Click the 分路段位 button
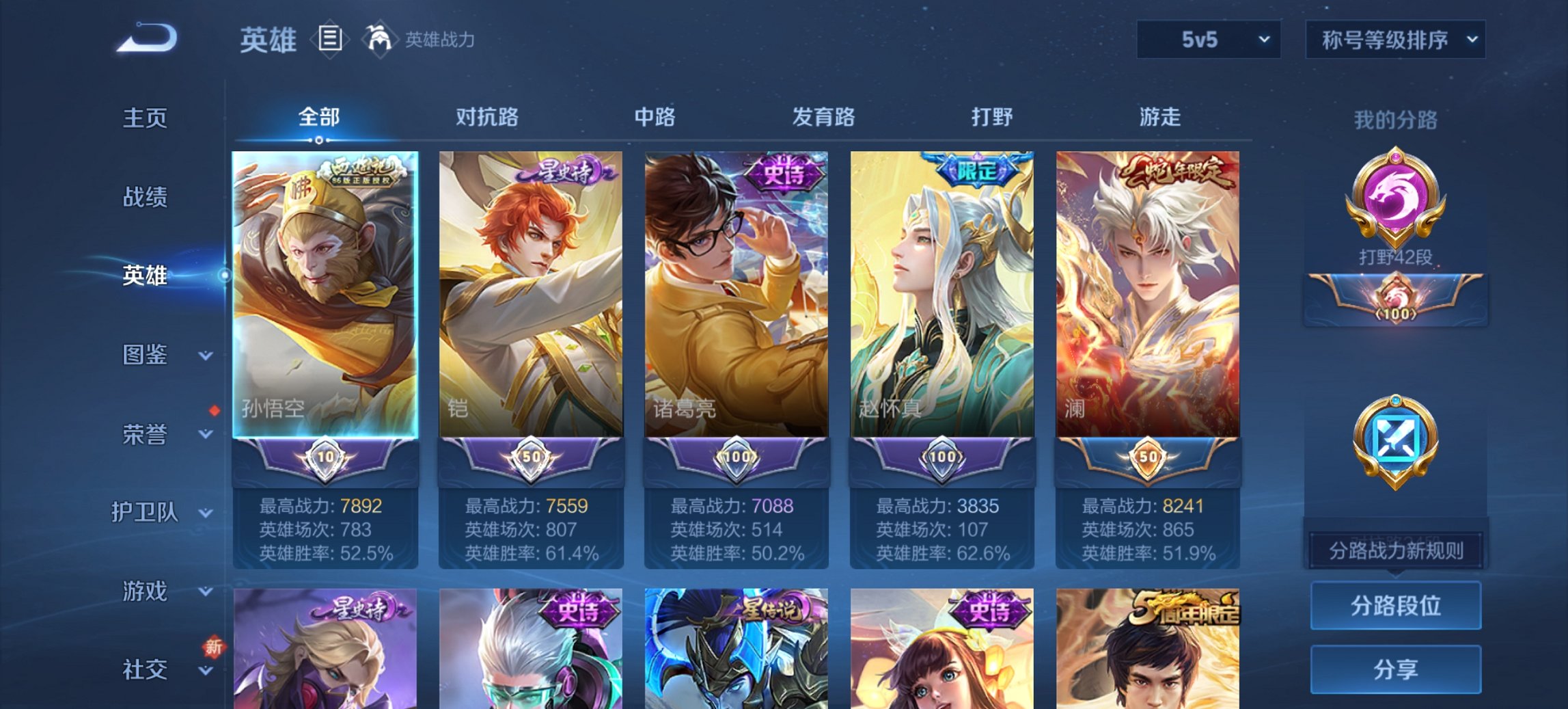 [1395, 606]
